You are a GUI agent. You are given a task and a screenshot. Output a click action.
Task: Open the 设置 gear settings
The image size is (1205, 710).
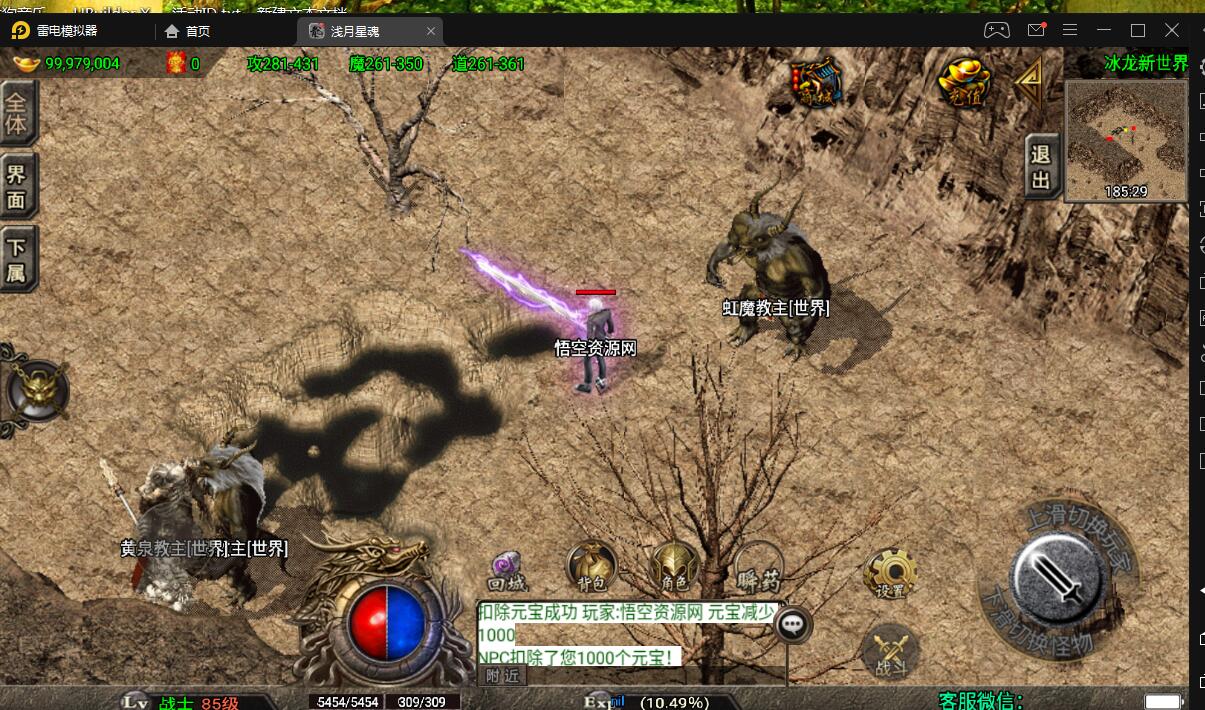(x=890, y=574)
